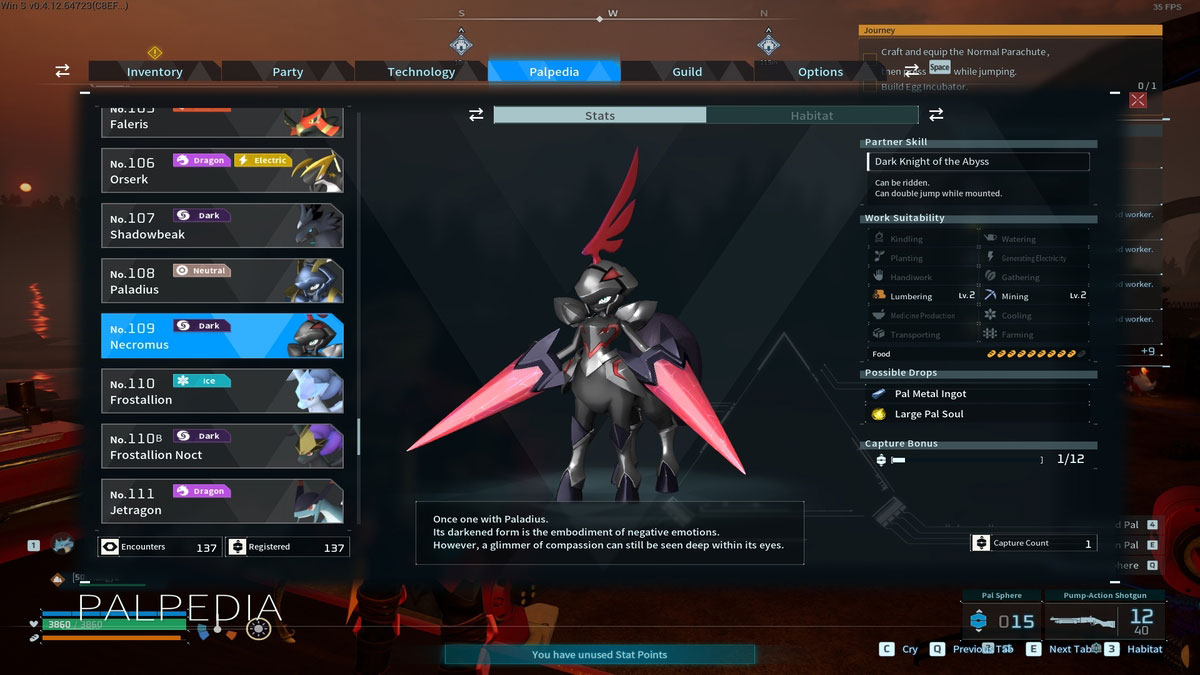
Task: Show the Habitat view
Action: pyautogui.click(x=811, y=116)
